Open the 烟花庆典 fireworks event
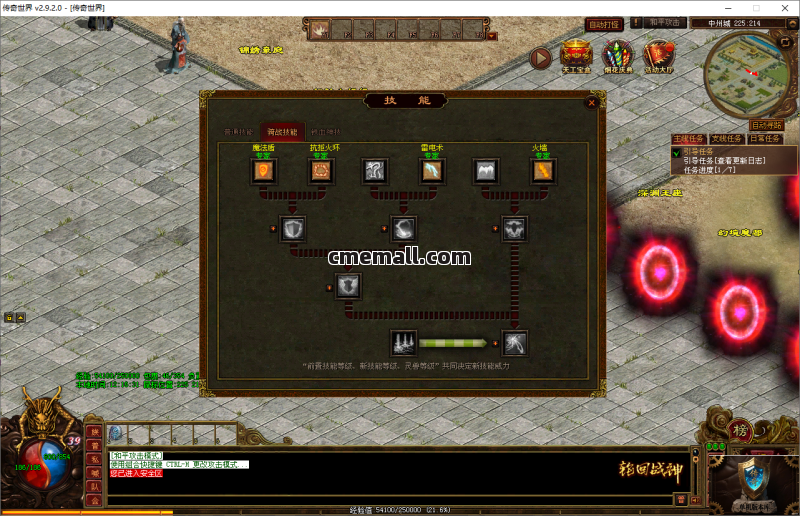Viewport: 800px width, 516px height. click(617, 56)
